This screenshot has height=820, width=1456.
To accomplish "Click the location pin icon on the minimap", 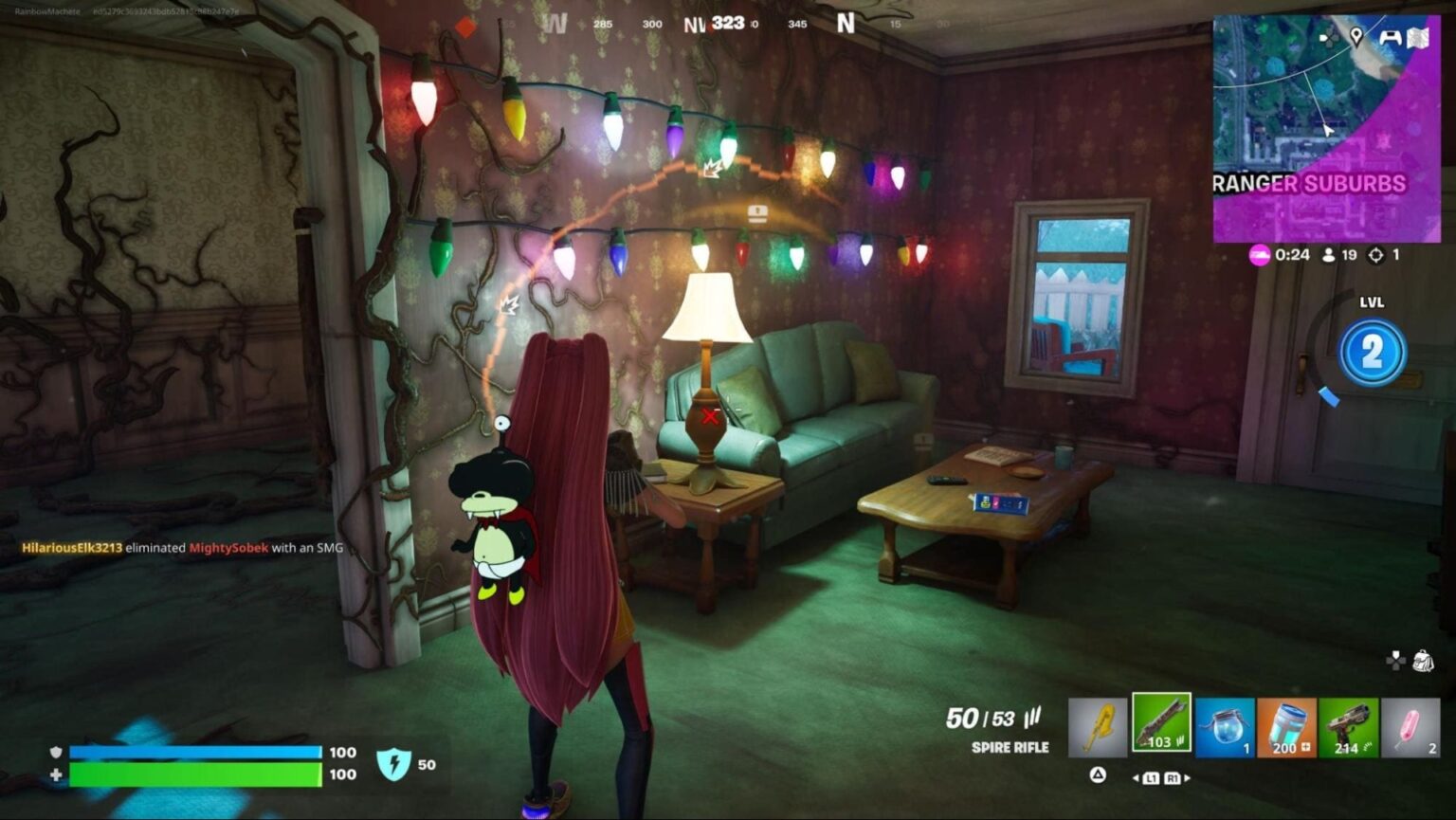I will tap(1357, 36).
